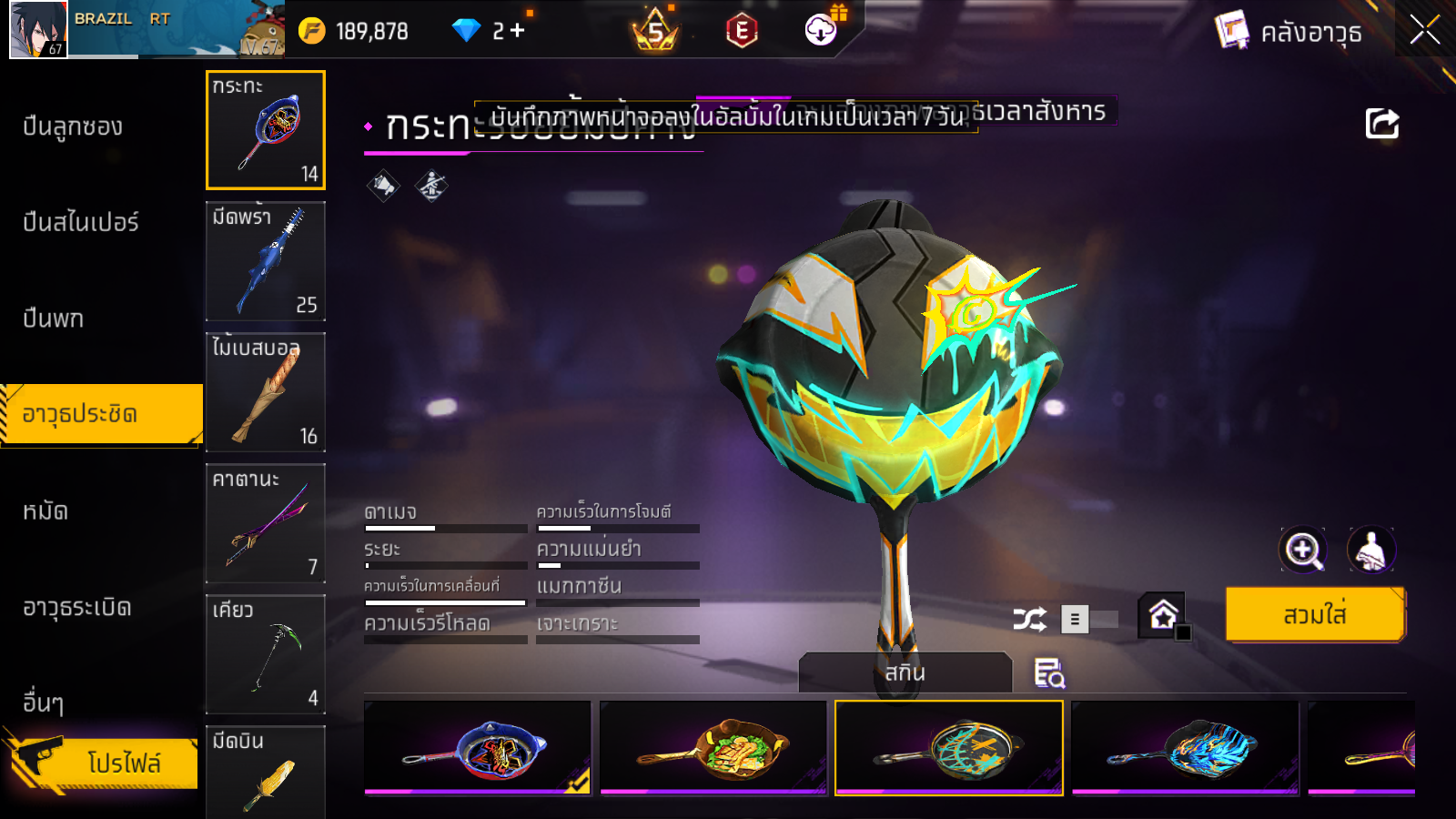Choose the ปืนพก pistol category

54,319
